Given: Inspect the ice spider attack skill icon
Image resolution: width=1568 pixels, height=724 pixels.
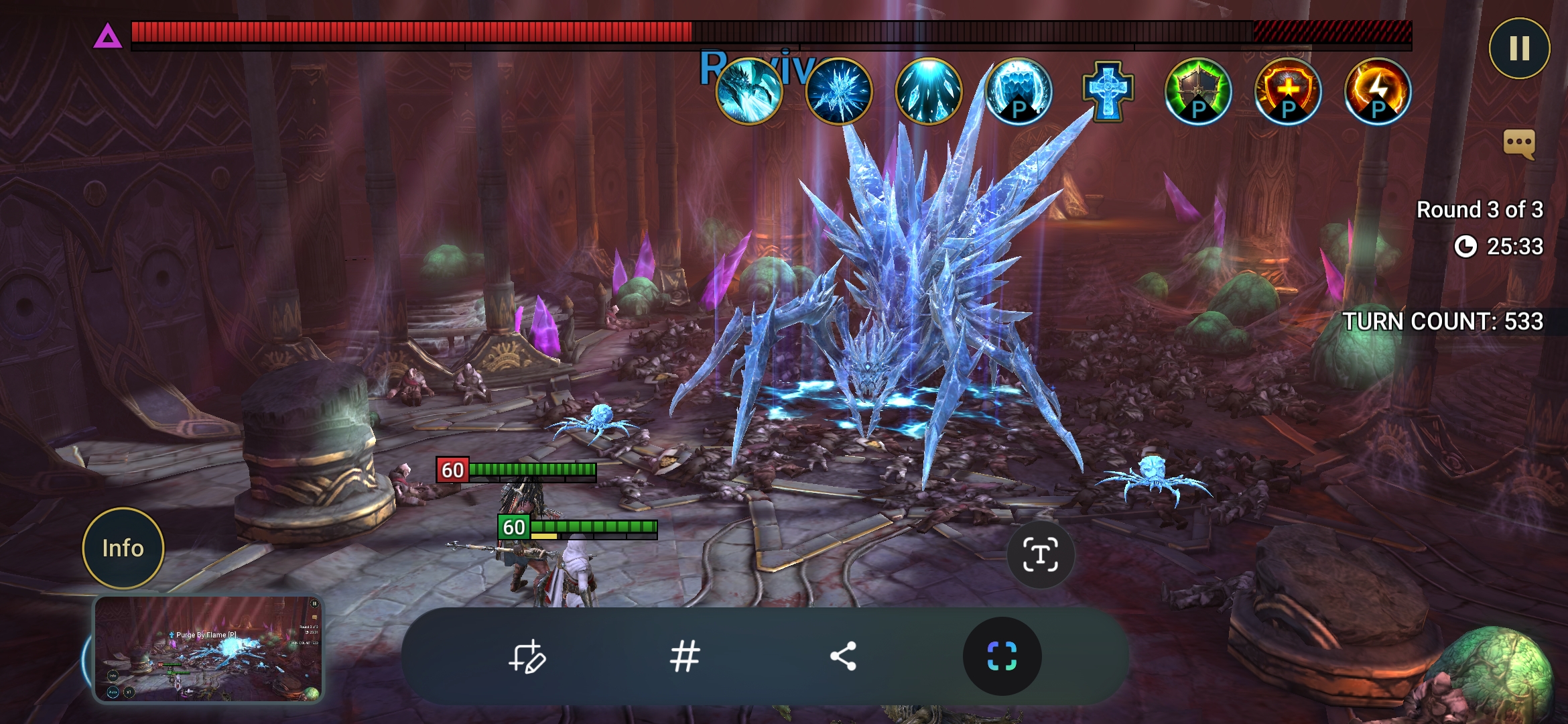Looking at the screenshot, I should [x=749, y=91].
